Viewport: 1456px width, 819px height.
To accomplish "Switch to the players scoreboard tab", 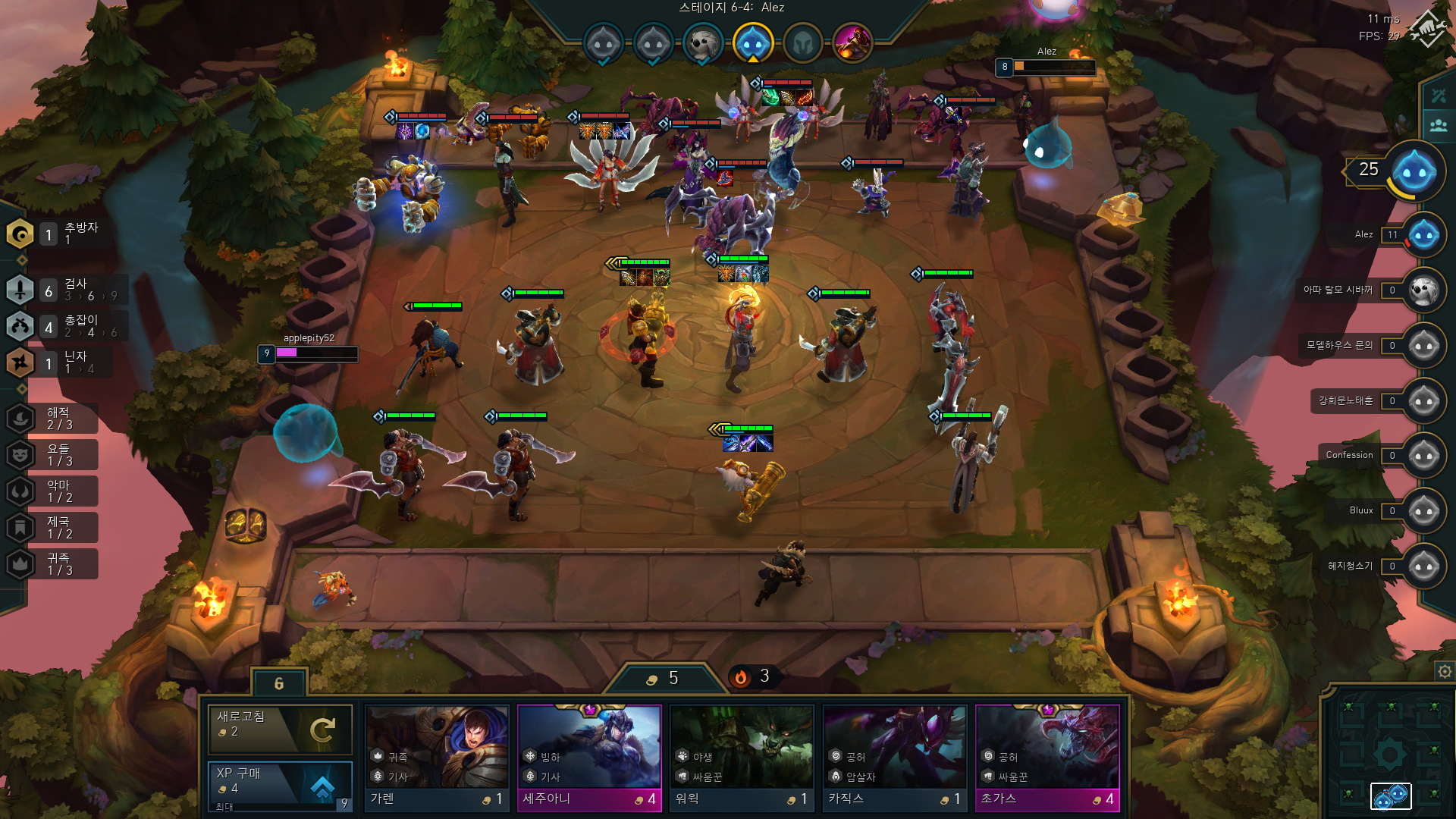I will [x=1439, y=126].
